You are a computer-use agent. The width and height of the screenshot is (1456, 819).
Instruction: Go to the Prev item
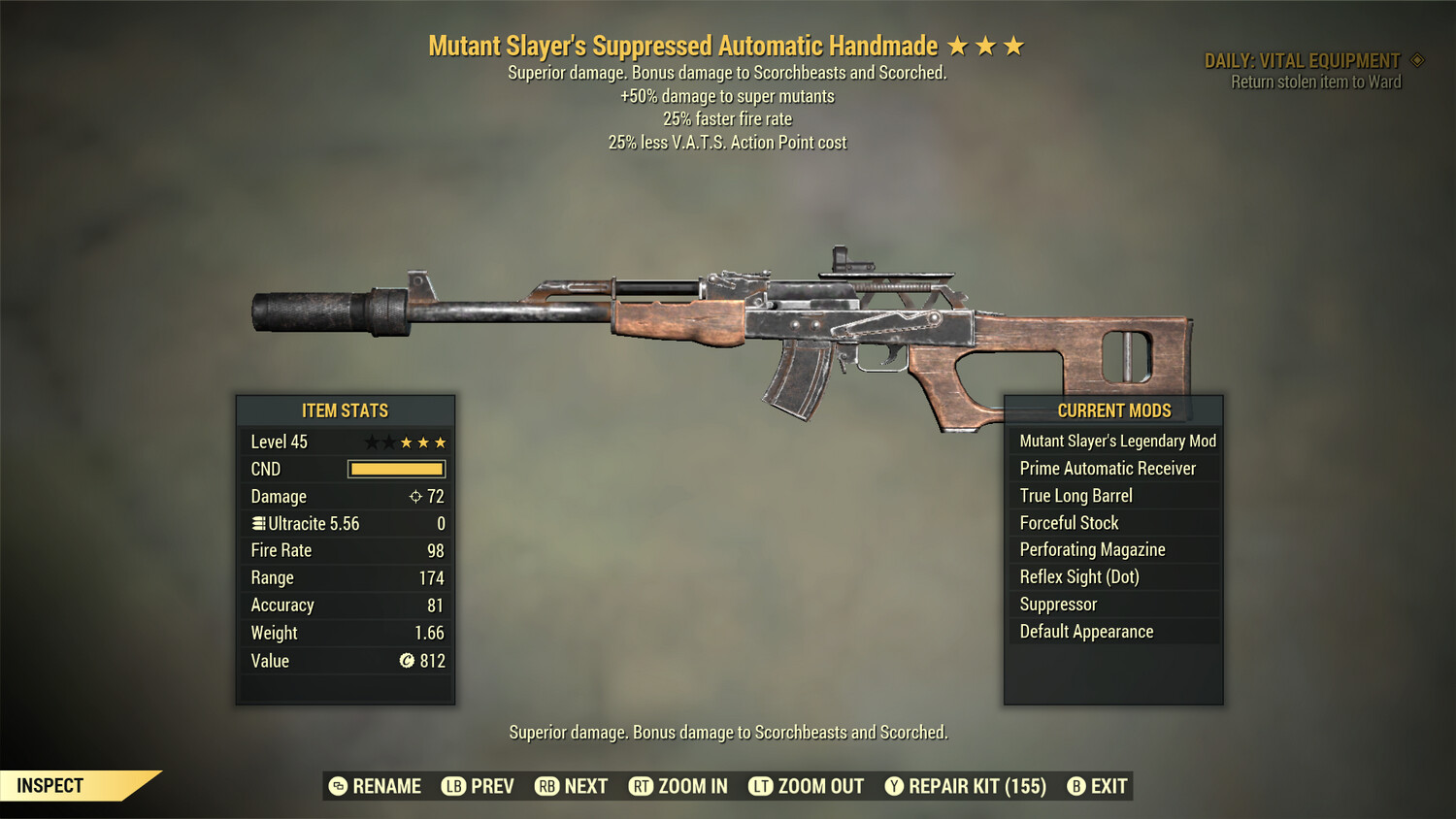pos(479,786)
